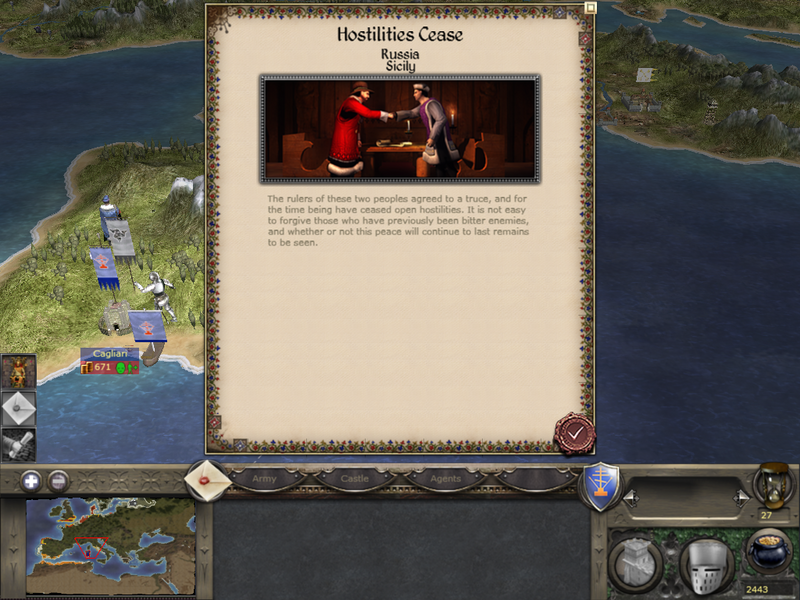Close the message scroll using its top corner button
Viewport: 800px width, 600px height.
590,7
